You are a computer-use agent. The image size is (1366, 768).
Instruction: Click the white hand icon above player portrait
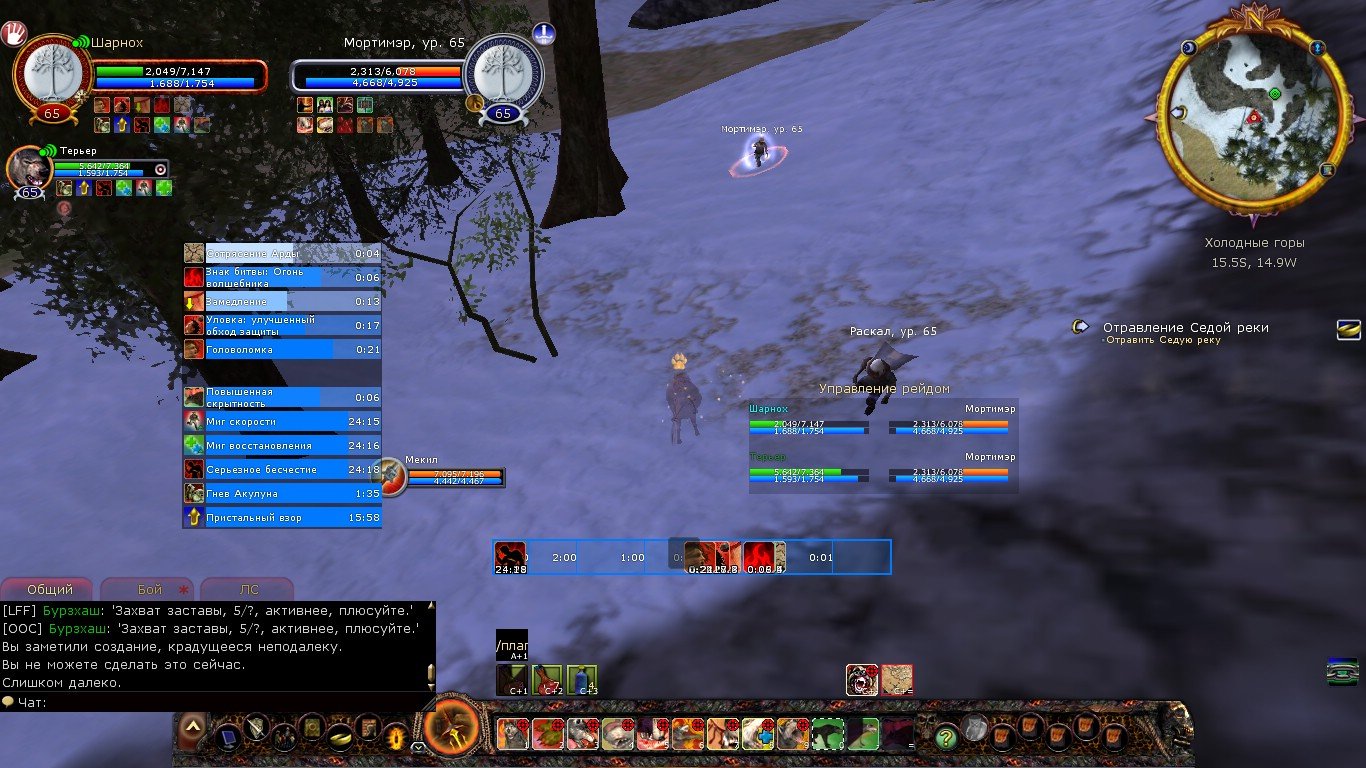coord(17,35)
